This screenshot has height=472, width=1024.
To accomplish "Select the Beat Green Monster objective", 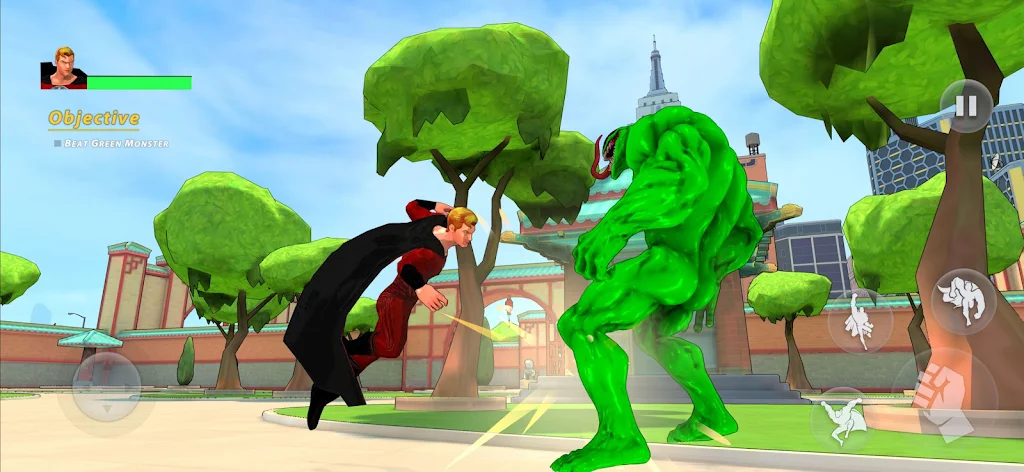I will [x=111, y=144].
